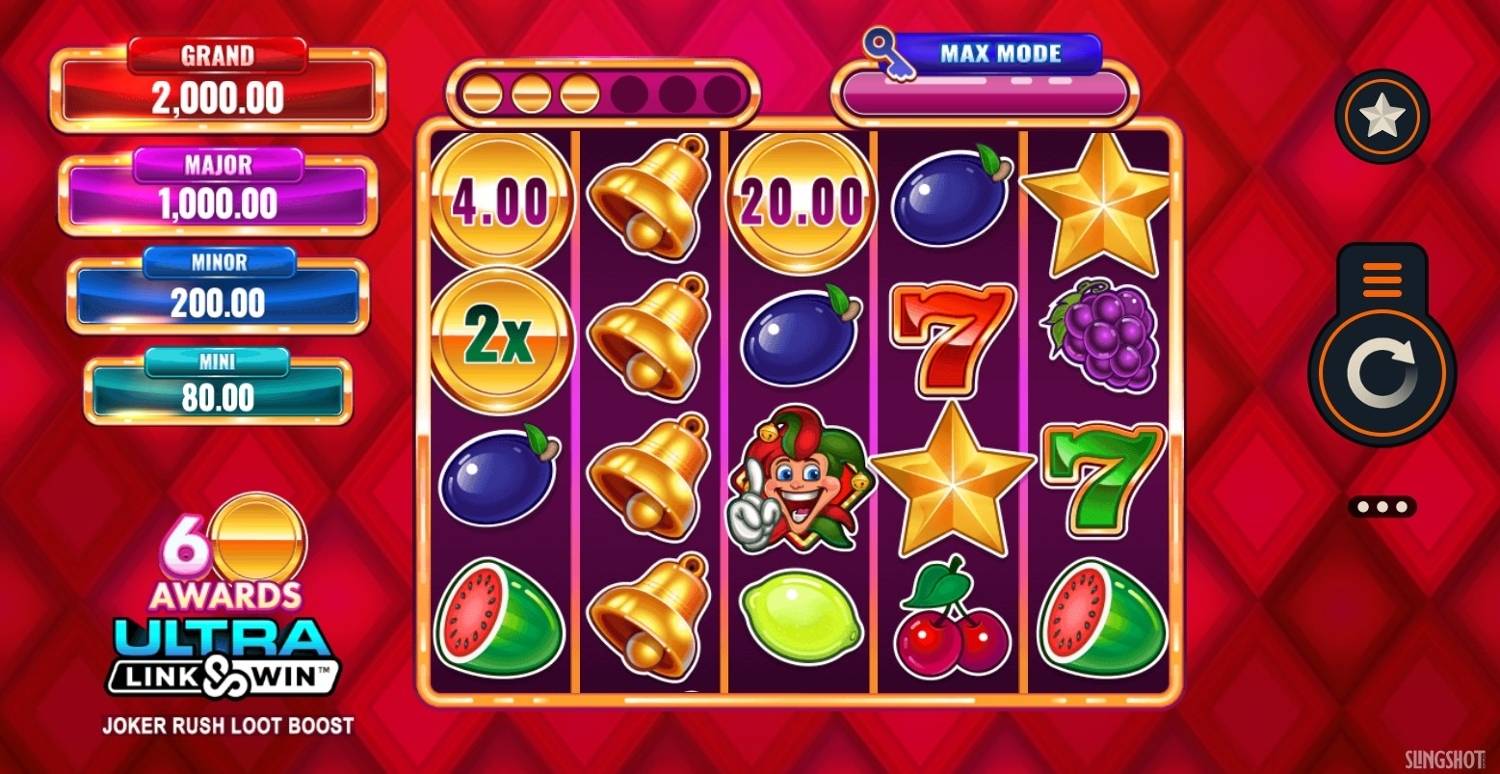This screenshot has width=1500, height=774.
Task: Activate the Max Mode panel
Action: (985, 80)
